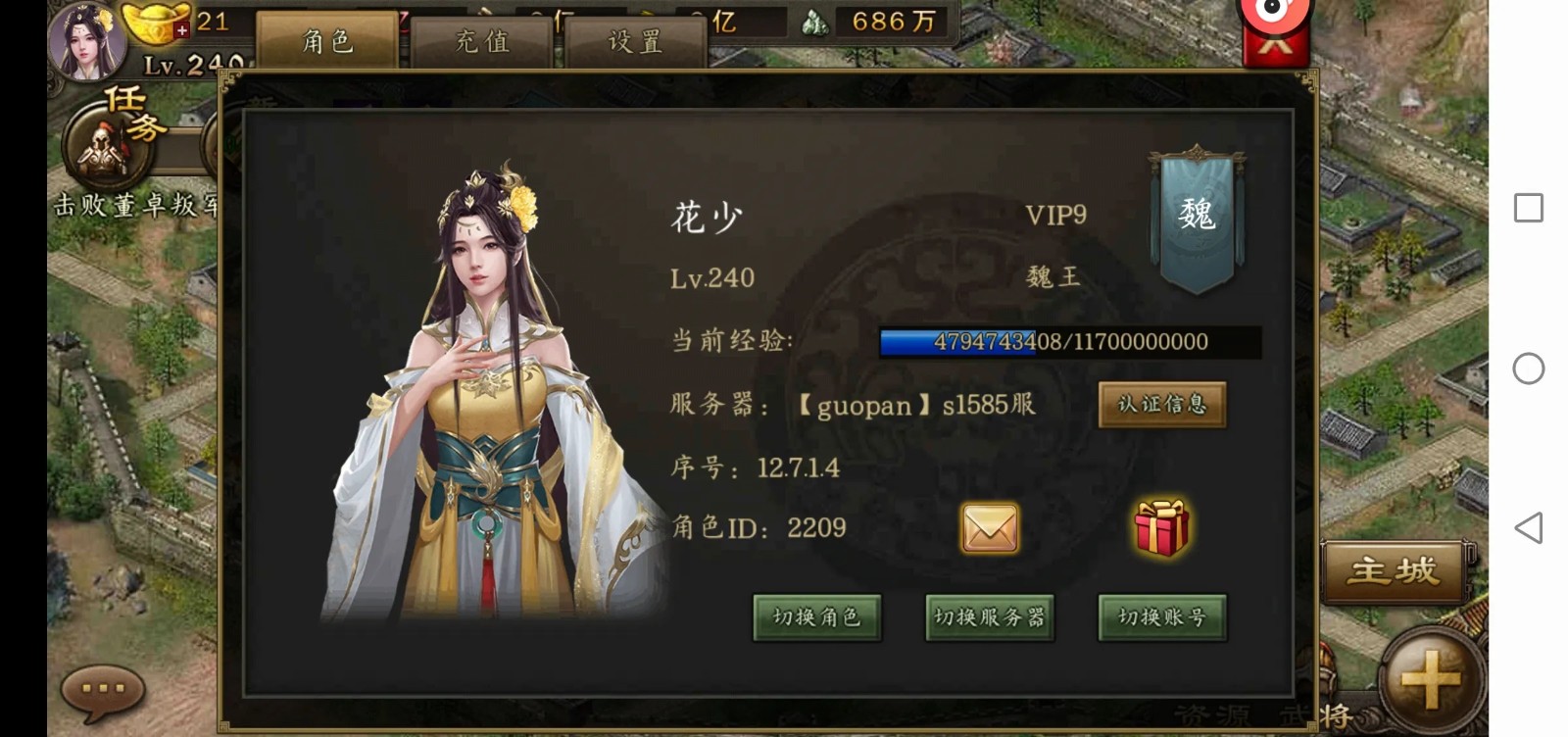Open 切换账号 to switch accounts
Screen dimensions: 1568x737
coord(1161,617)
